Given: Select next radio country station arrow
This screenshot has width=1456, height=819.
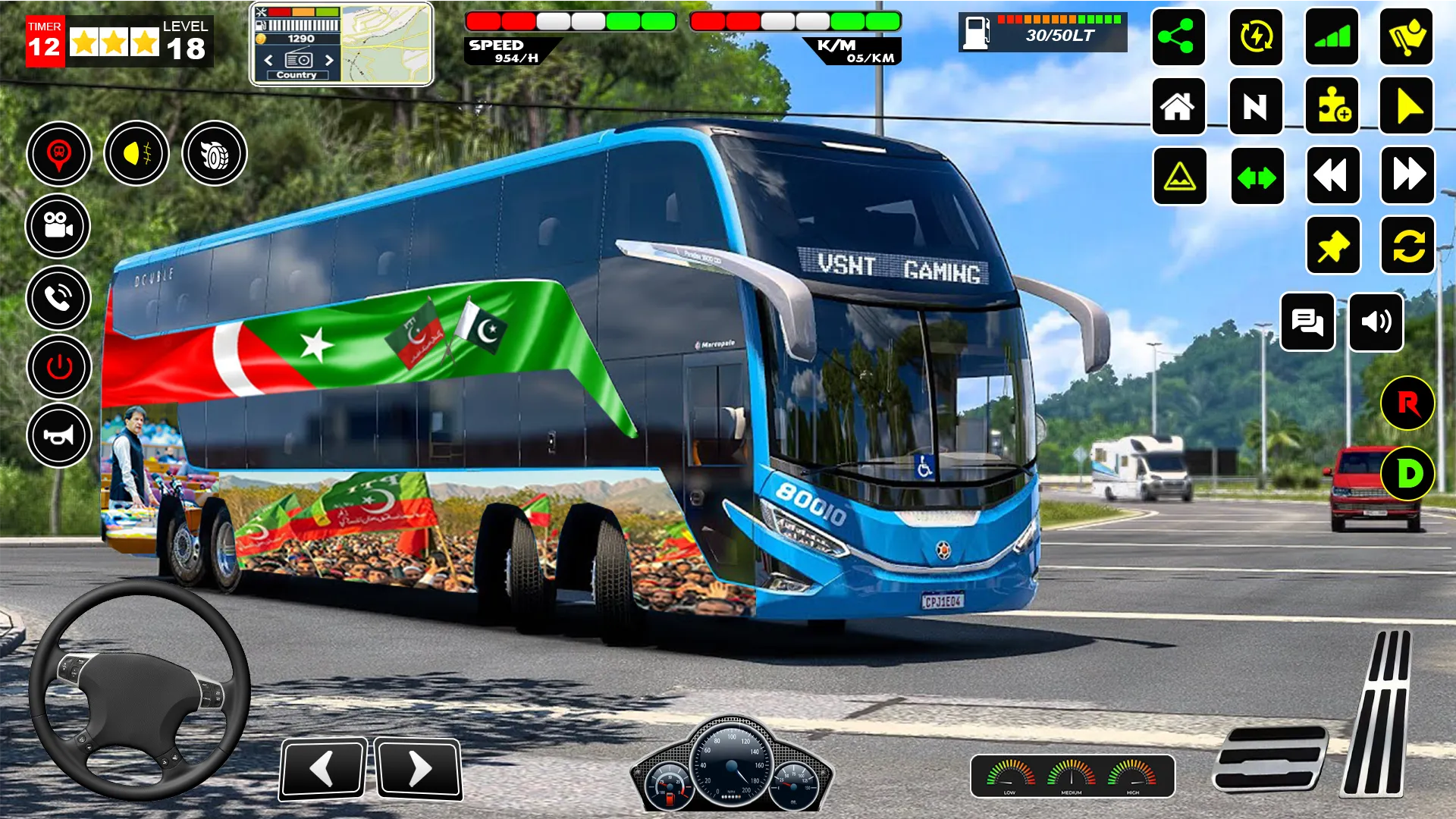Looking at the screenshot, I should [x=328, y=60].
